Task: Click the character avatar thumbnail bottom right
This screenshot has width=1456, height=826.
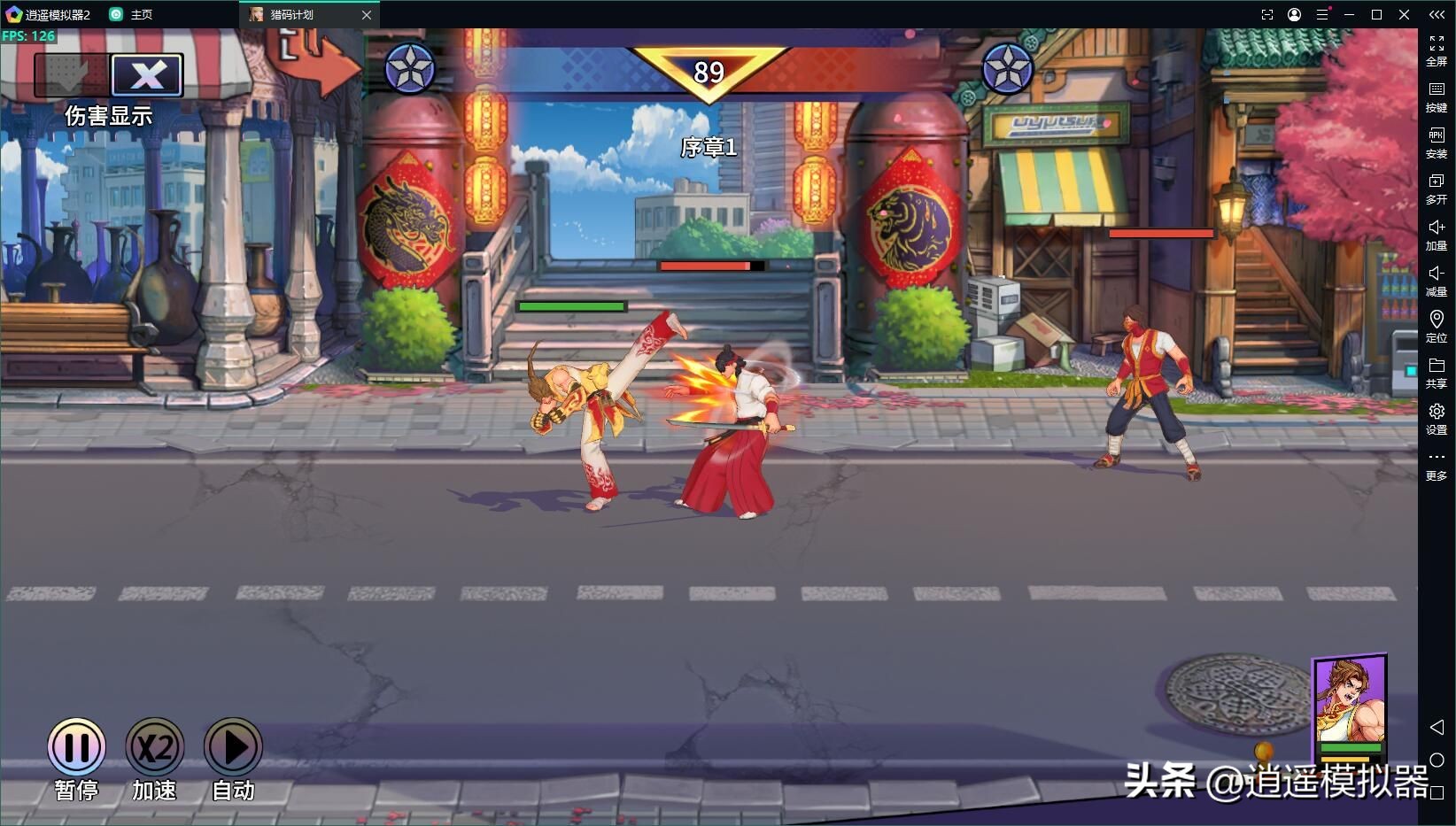Action: [1351, 704]
